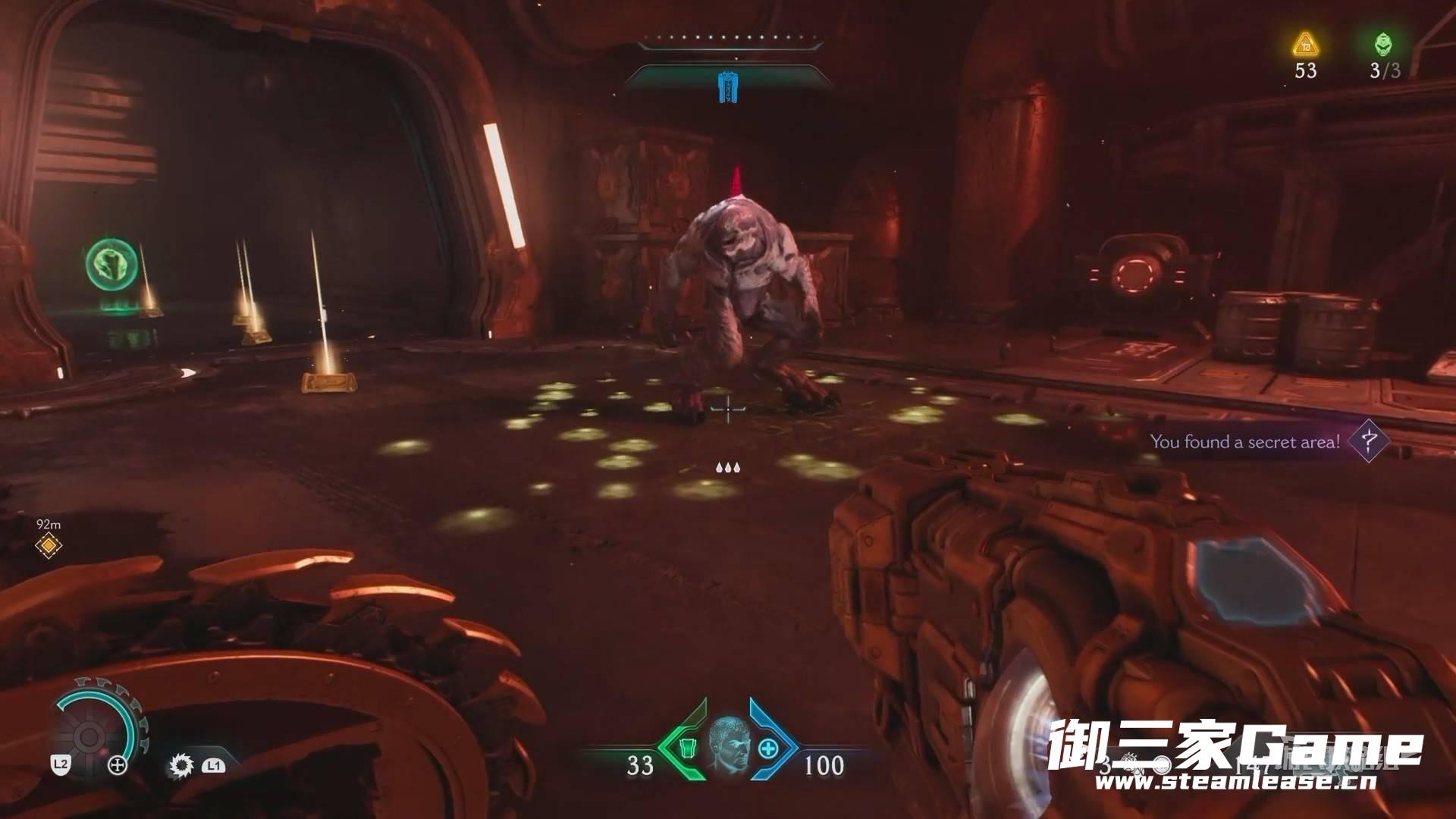The height and width of the screenshot is (819, 1456).
Task: Click the blue health cross icon
Action: click(x=769, y=748)
